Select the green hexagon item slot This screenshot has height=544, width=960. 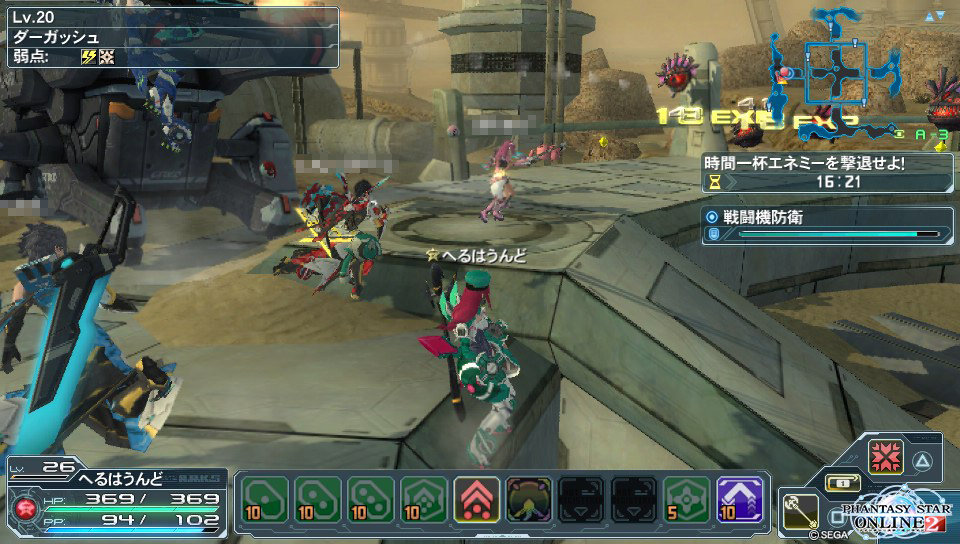(x=423, y=500)
